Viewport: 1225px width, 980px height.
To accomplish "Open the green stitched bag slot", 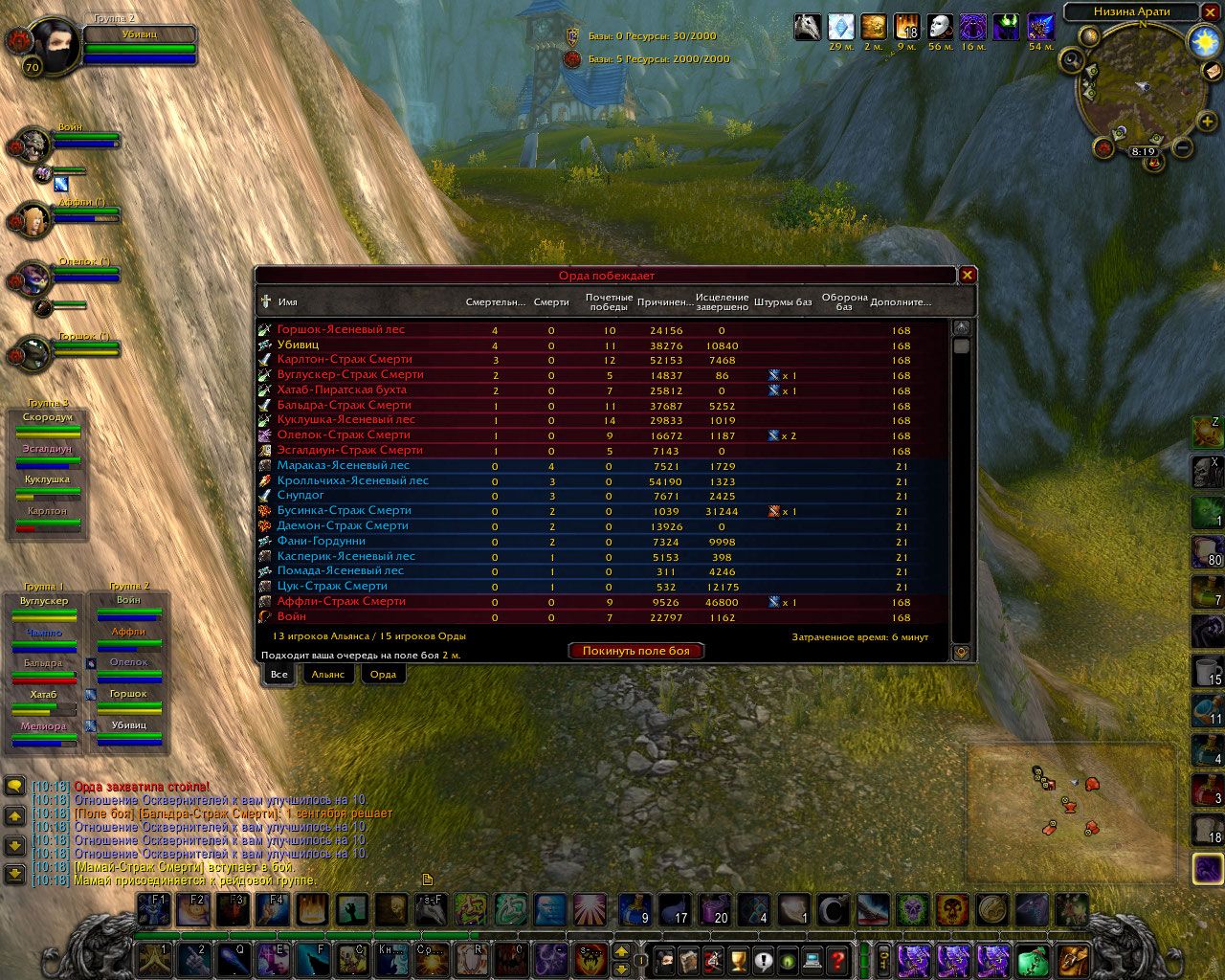I will tap(1033, 959).
